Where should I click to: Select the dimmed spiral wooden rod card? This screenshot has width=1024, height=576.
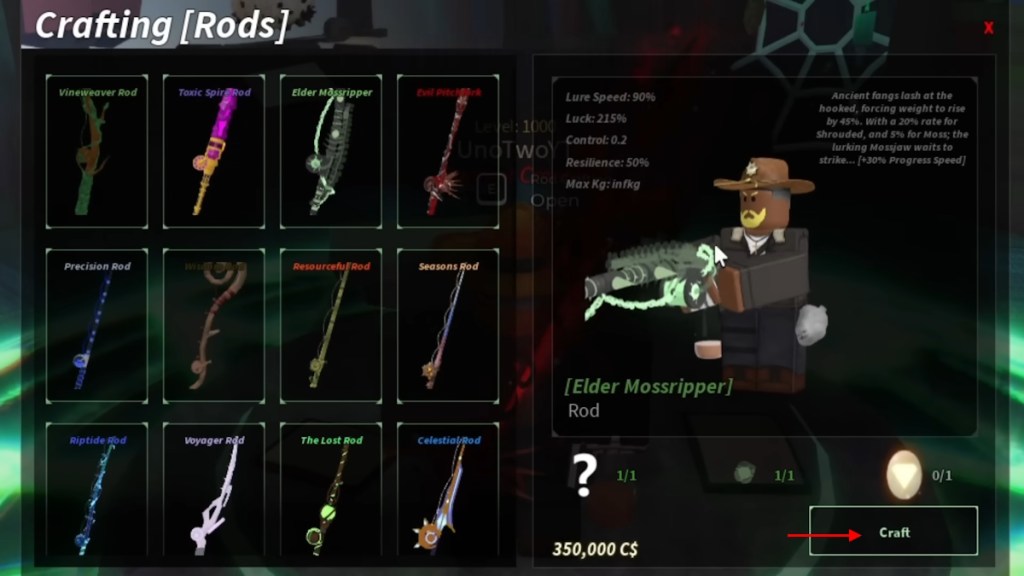click(214, 325)
